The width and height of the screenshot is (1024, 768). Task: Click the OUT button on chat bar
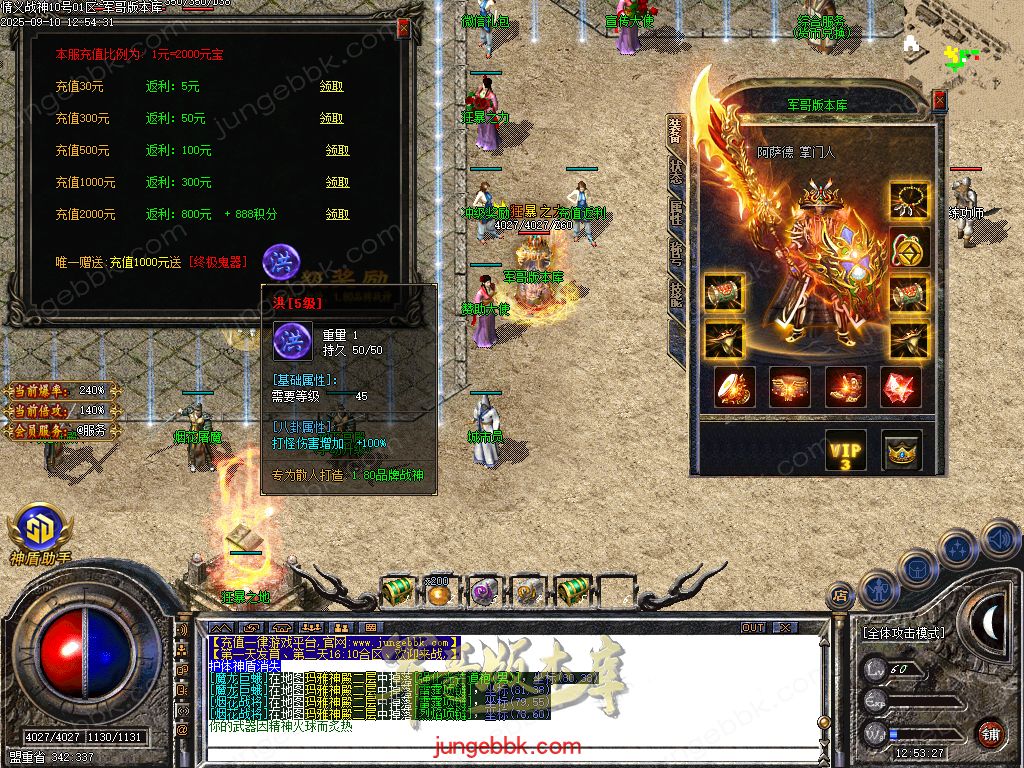pos(753,628)
